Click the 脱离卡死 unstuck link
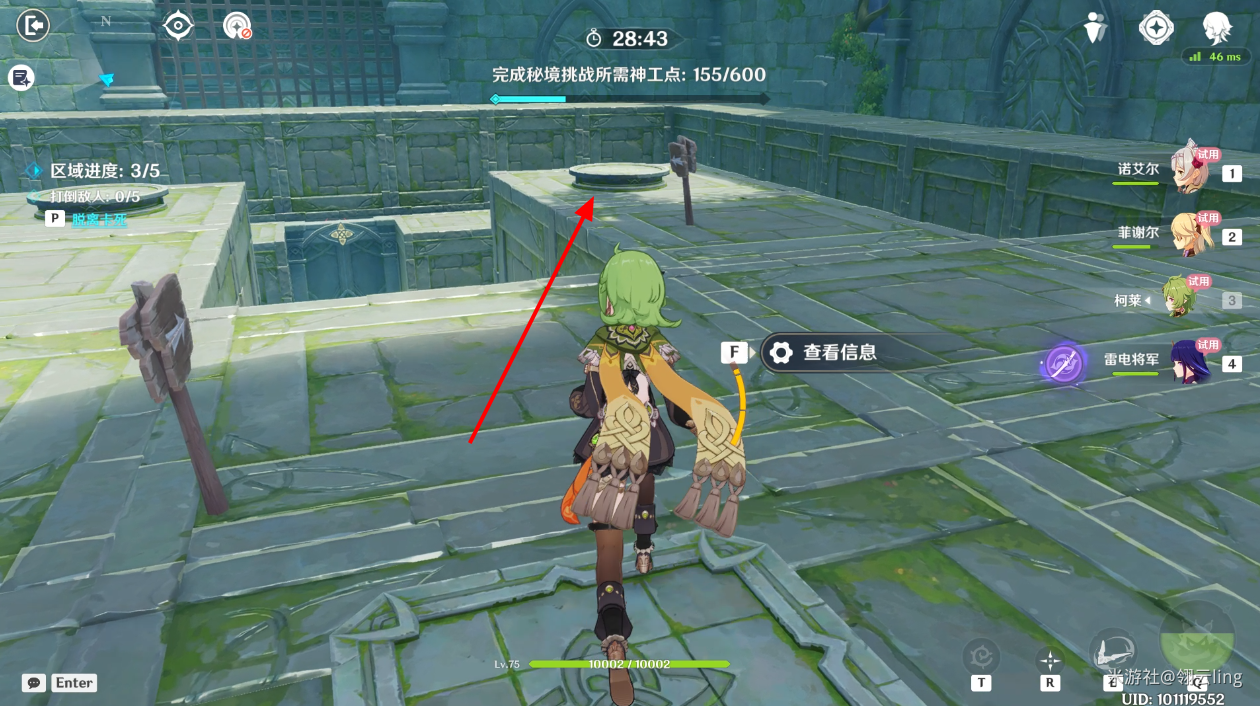 (x=99, y=219)
